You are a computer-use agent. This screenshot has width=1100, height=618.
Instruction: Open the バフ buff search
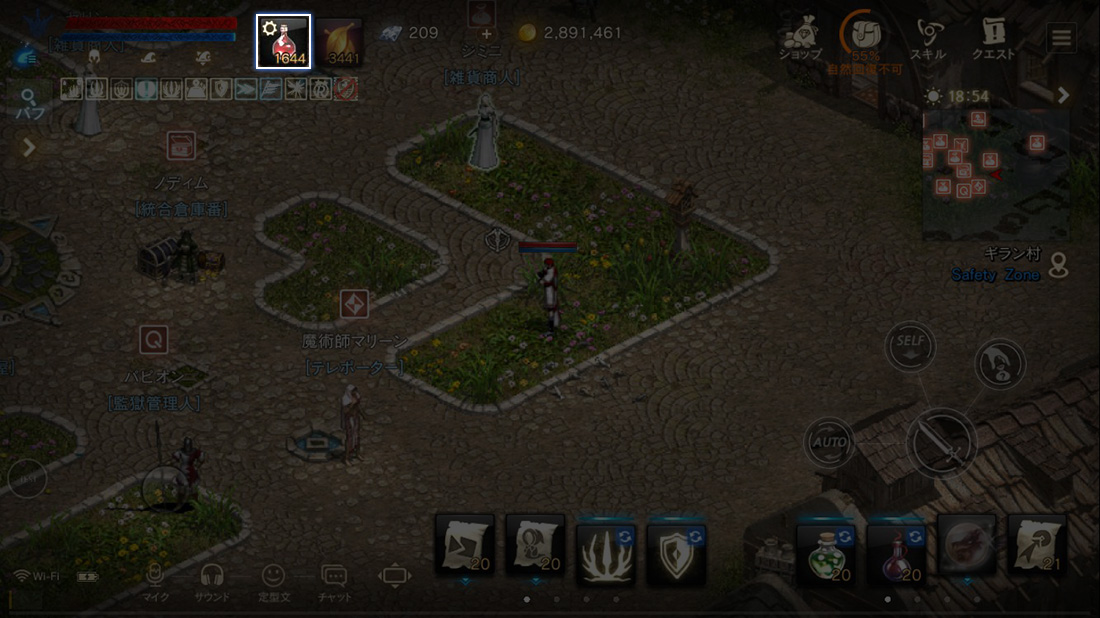point(28,103)
